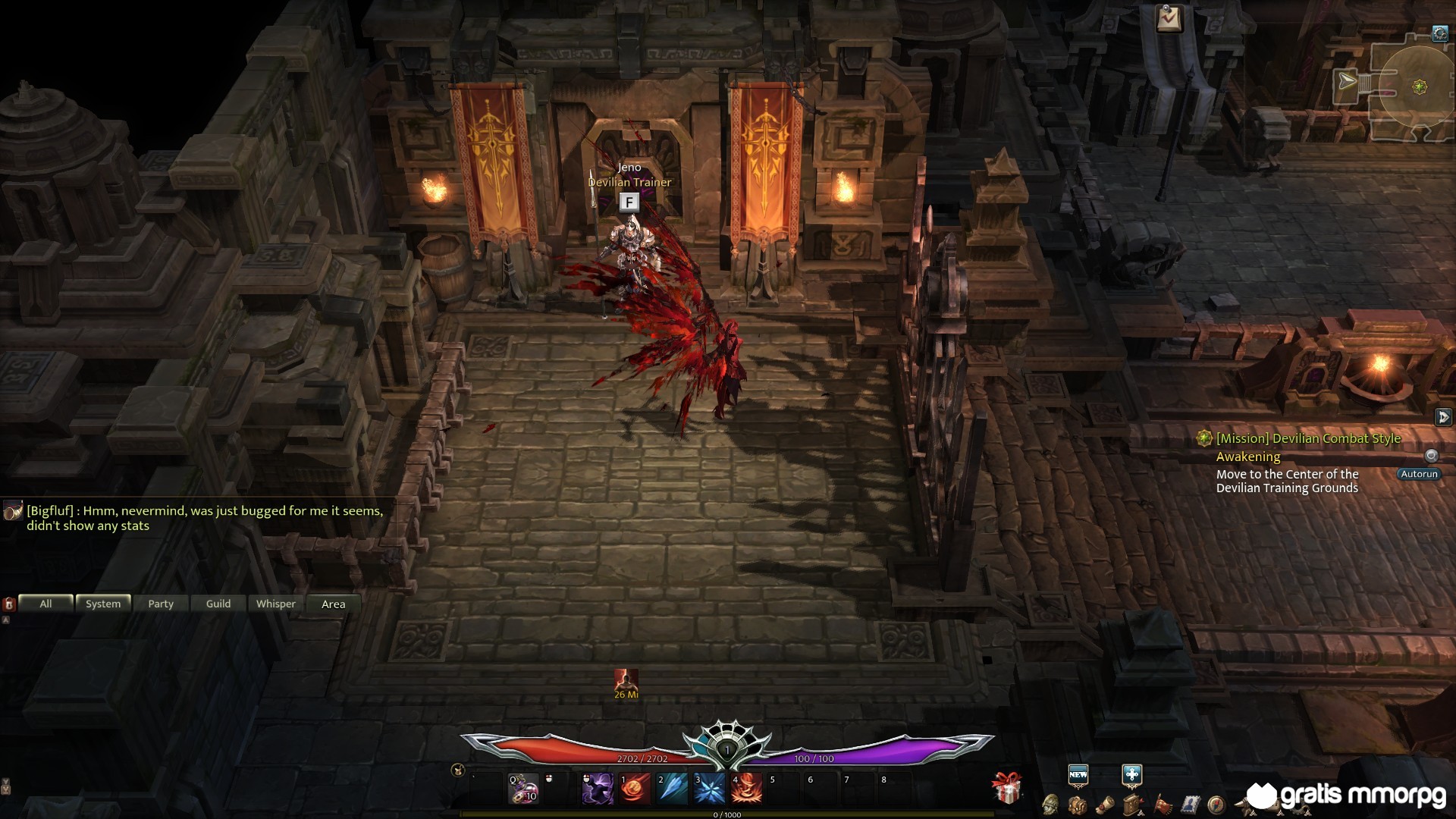Image resolution: width=1456 pixels, height=819 pixels.
Task: Trigger the frost burst skill in slot 3
Action: coord(709,789)
